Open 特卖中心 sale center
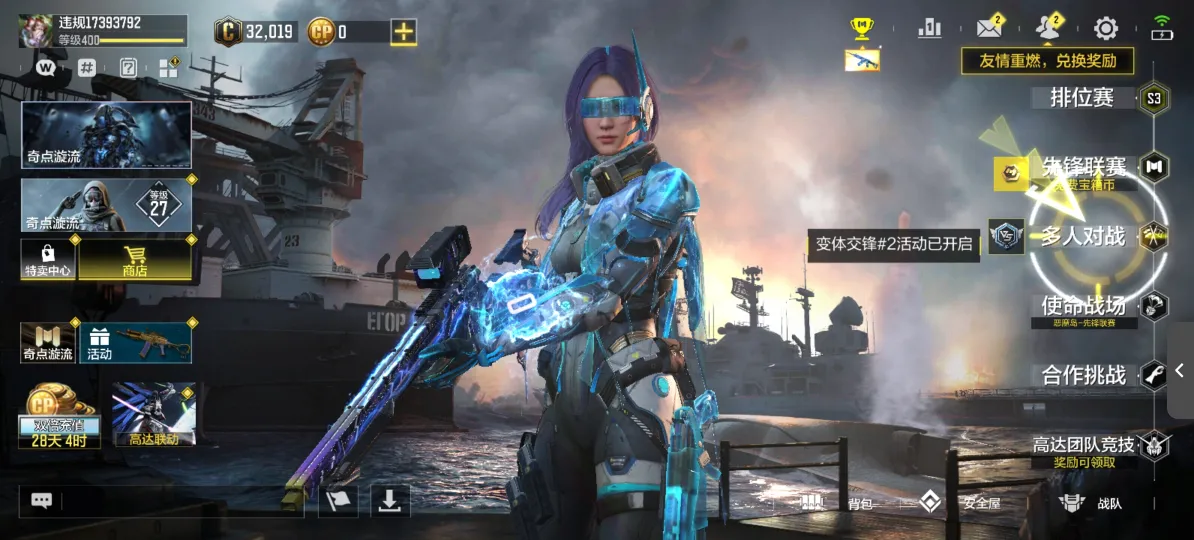Viewport: 1194px width, 540px height. pos(48,259)
